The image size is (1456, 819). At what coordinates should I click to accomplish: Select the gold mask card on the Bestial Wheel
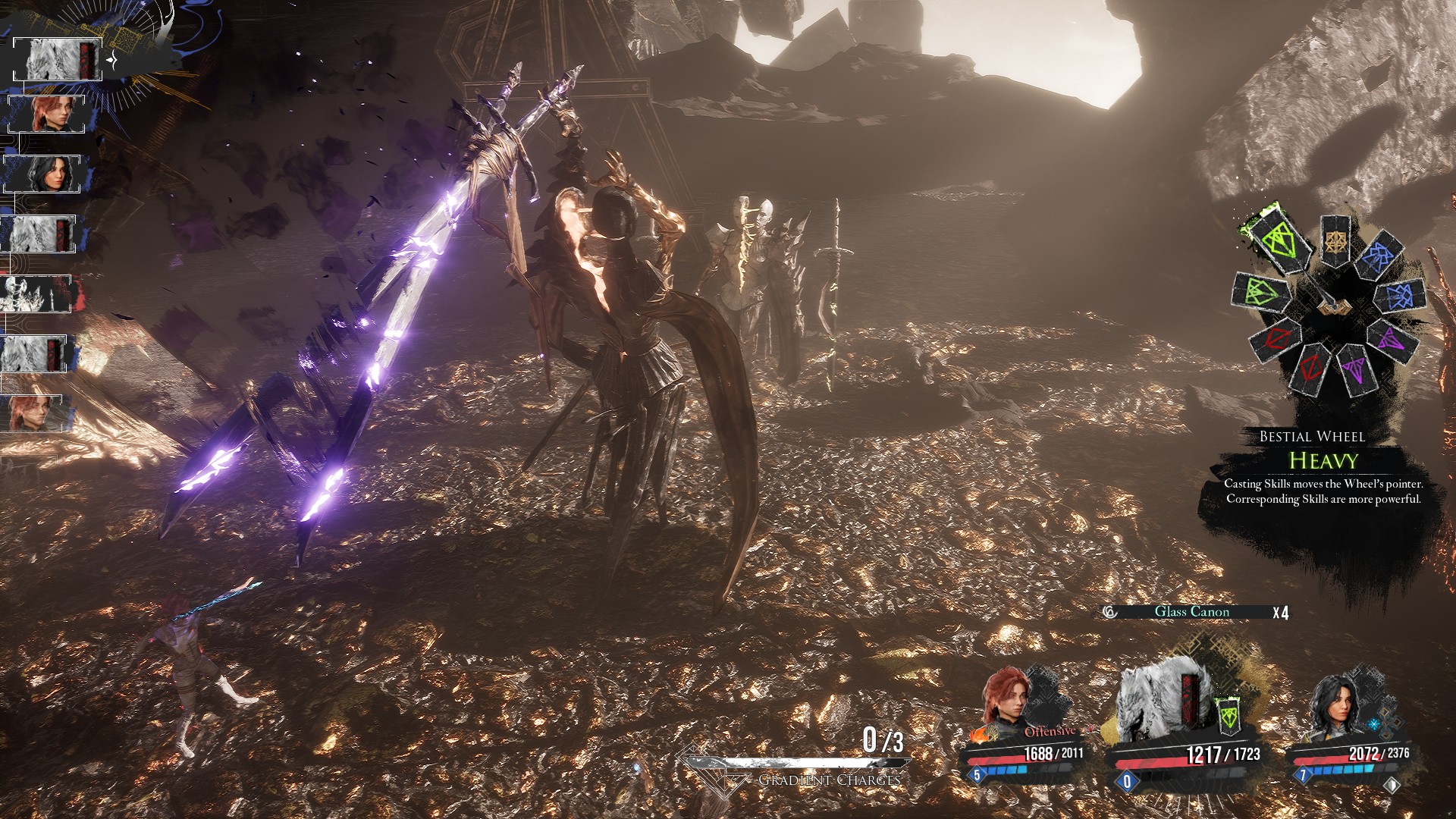coord(1336,241)
